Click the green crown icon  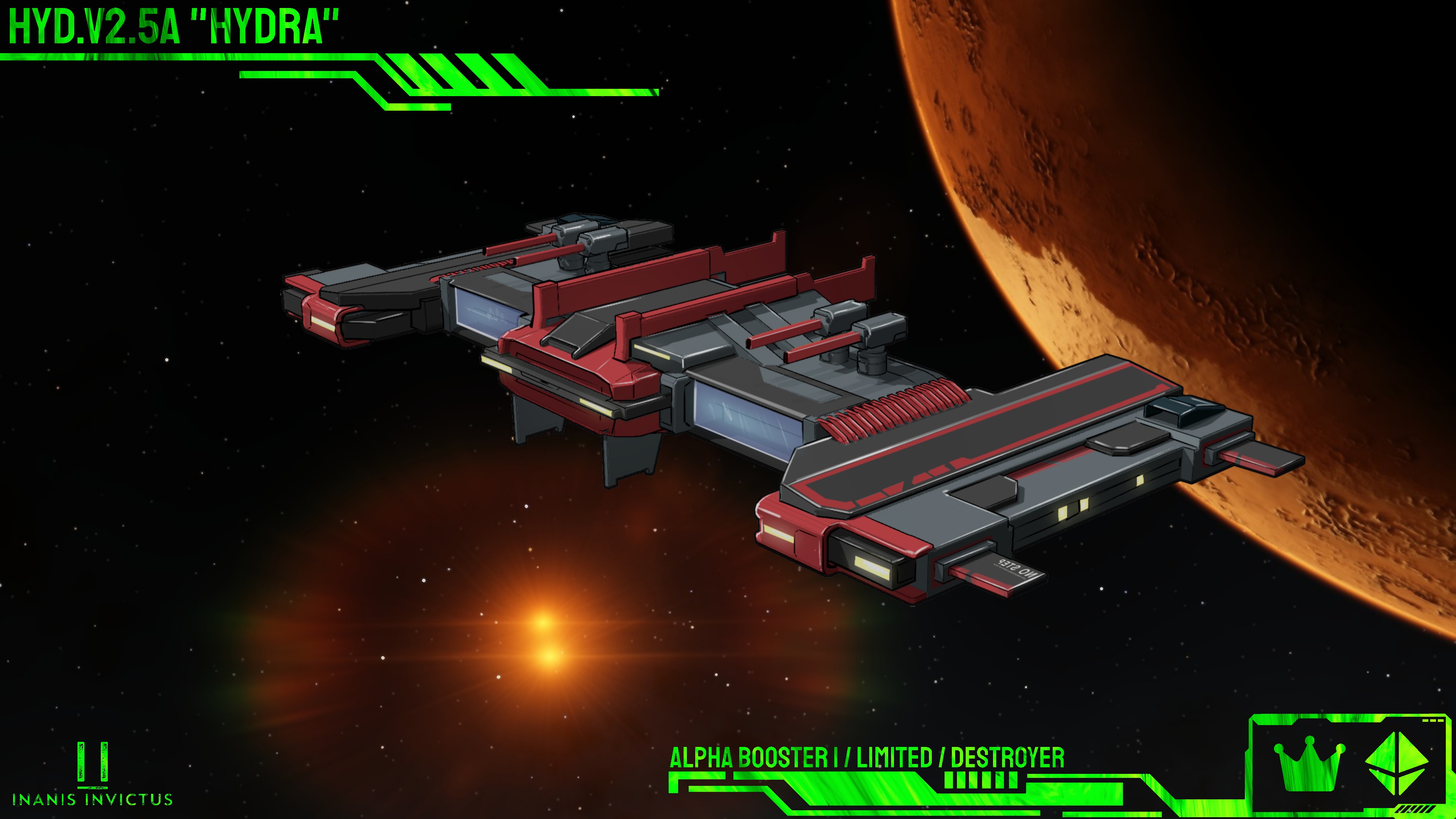(1309, 764)
